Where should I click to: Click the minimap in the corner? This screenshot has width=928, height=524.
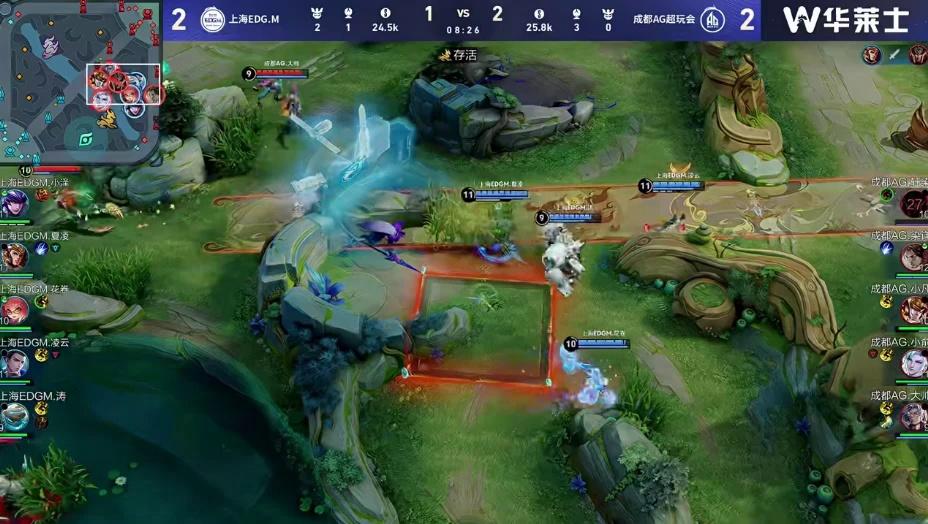[x=82, y=80]
